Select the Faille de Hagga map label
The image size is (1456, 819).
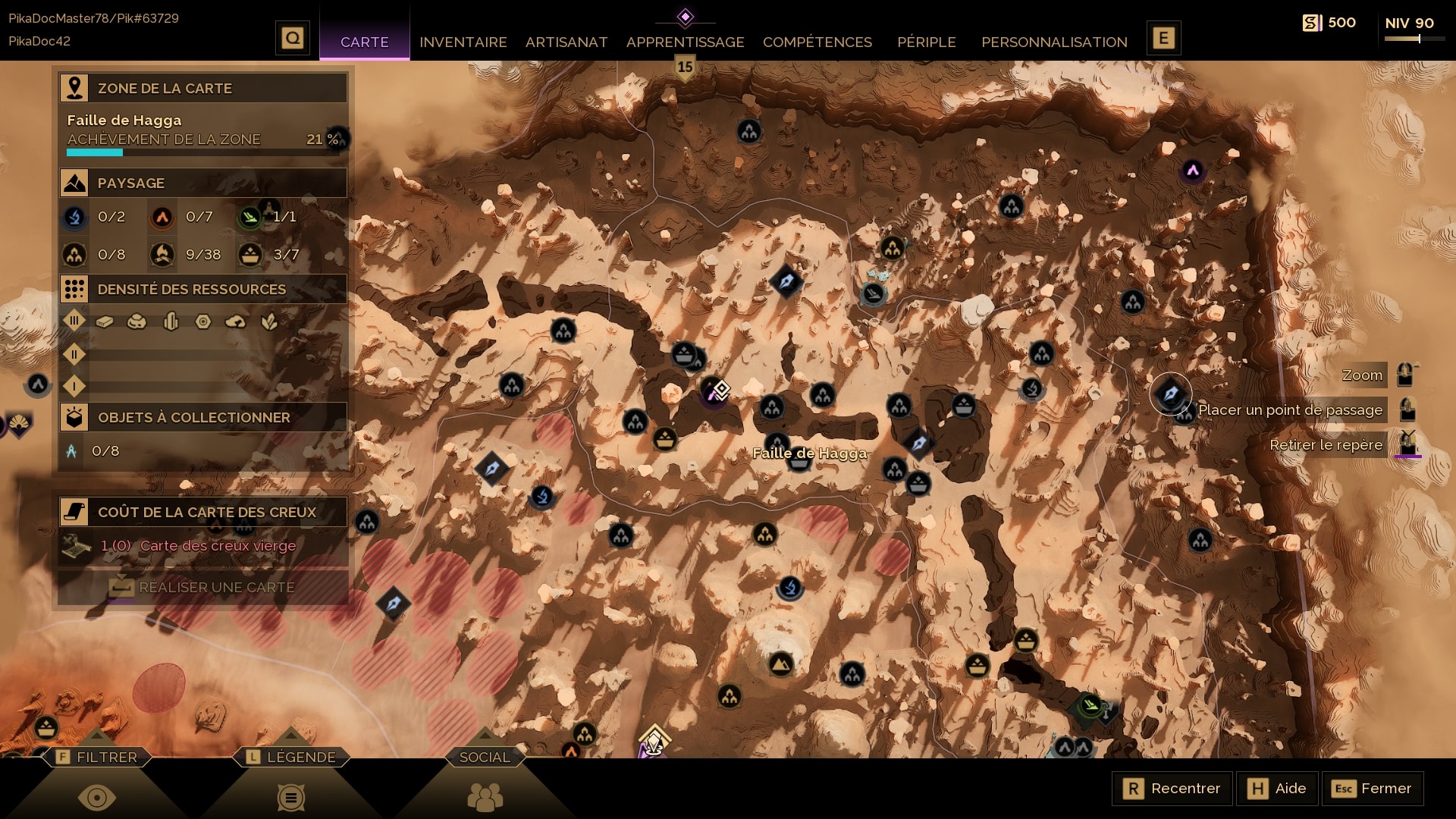point(809,453)
